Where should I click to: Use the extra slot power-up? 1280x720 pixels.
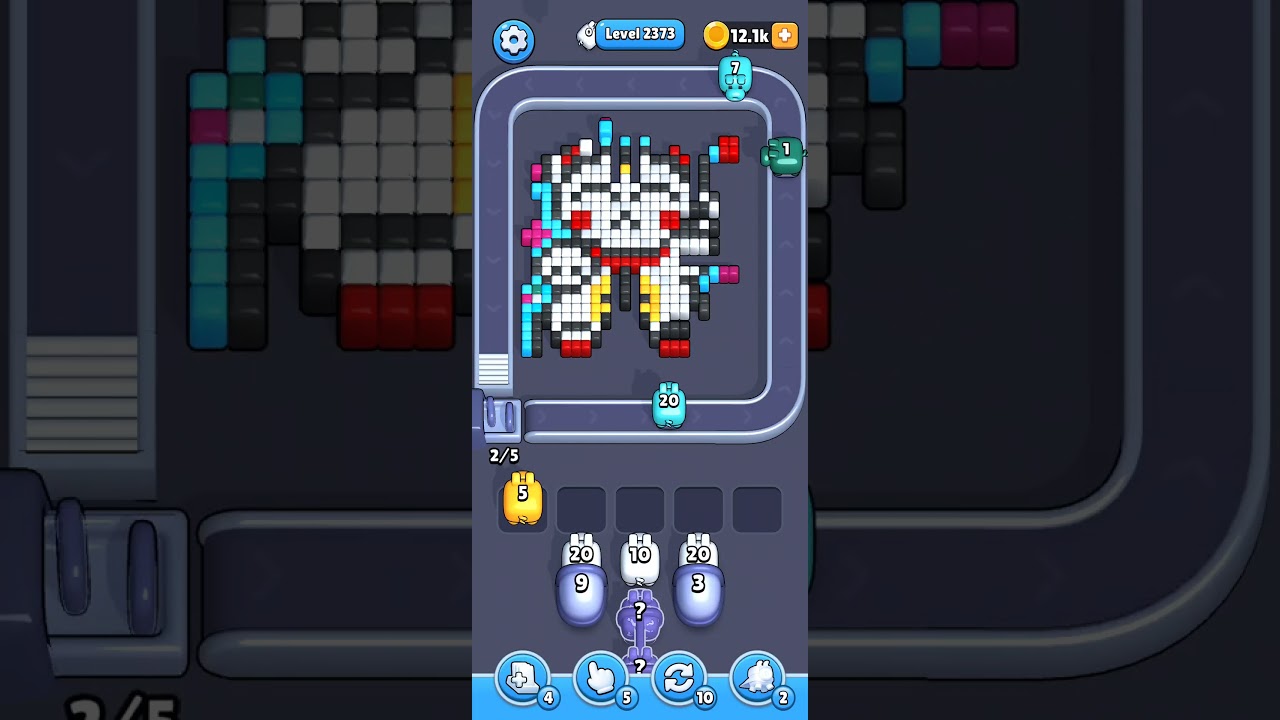524,678
